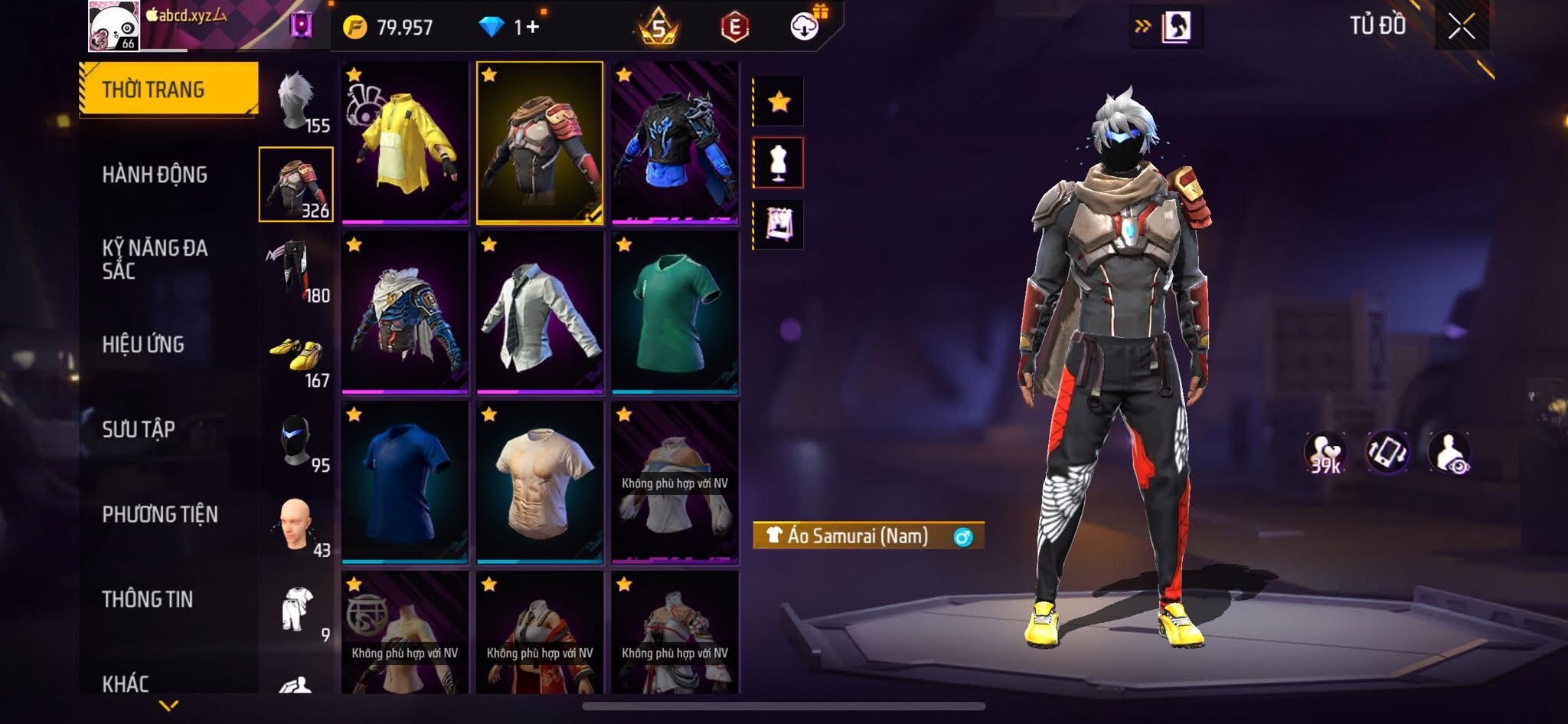Open the PHƯƠNG TIỆN tab

click(x=160, y=514)
